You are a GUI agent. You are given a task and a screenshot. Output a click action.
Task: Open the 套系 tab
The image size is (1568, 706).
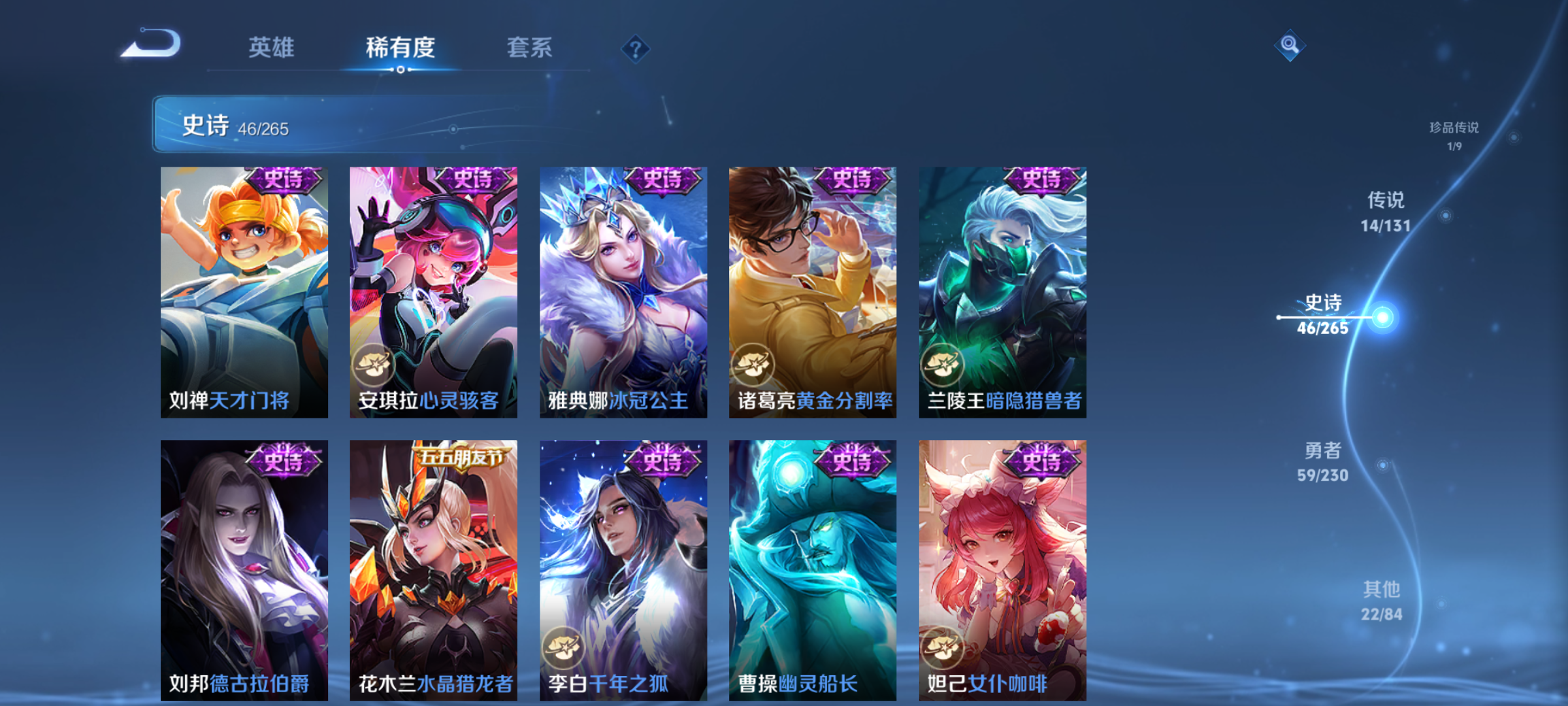(x=529, y=48)
